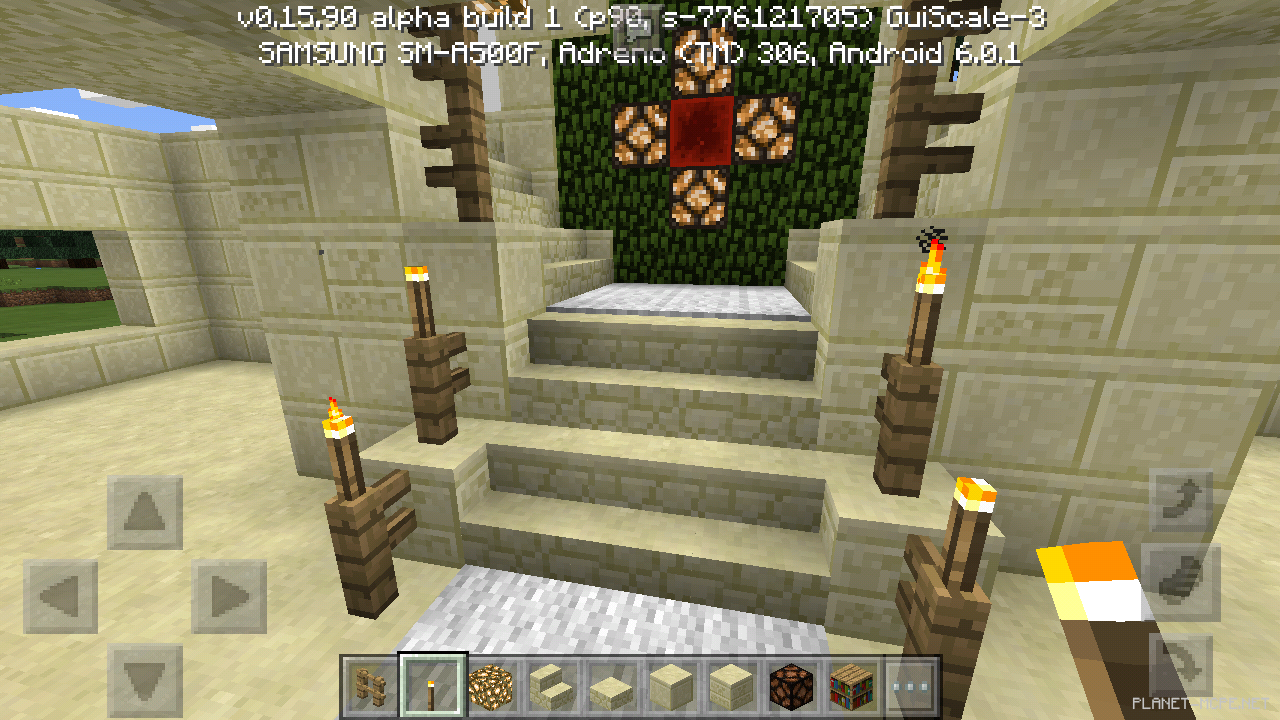Tap the strafe left arrow button
This screenshot has height=720, width=1280.
point(61,597)
